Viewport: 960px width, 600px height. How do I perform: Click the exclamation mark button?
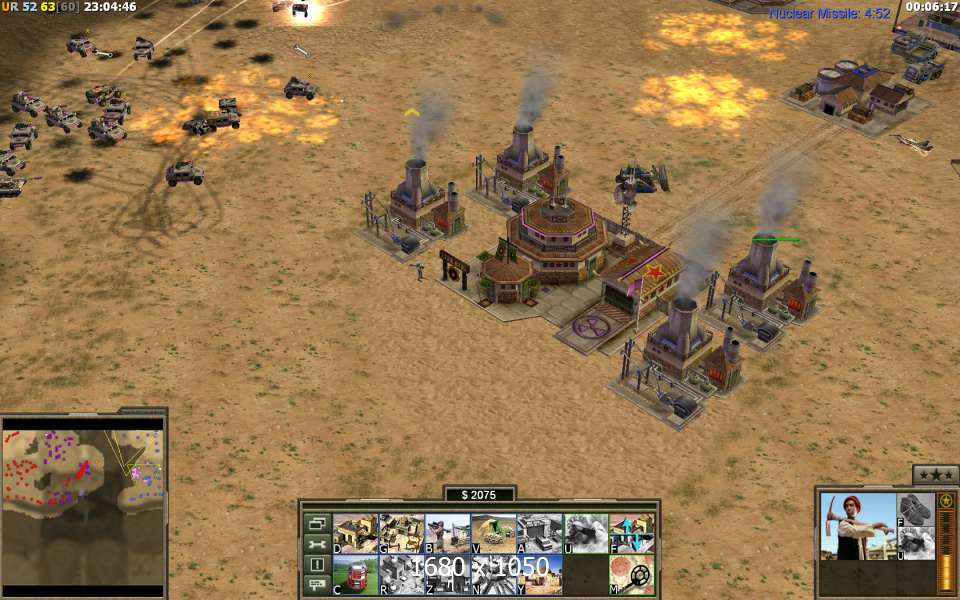coord(317,564)
